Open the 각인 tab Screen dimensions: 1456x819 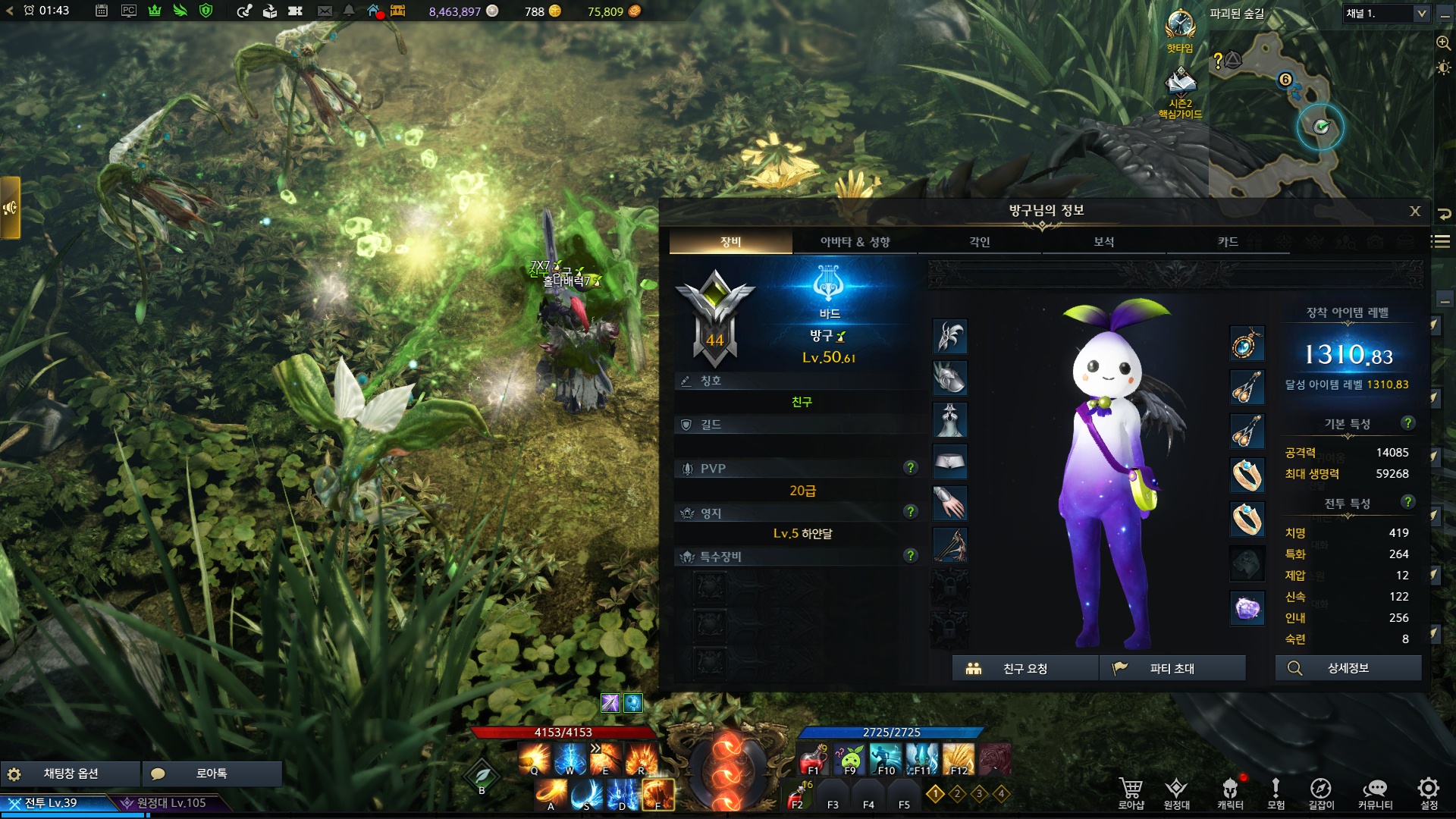click(979, 242)
